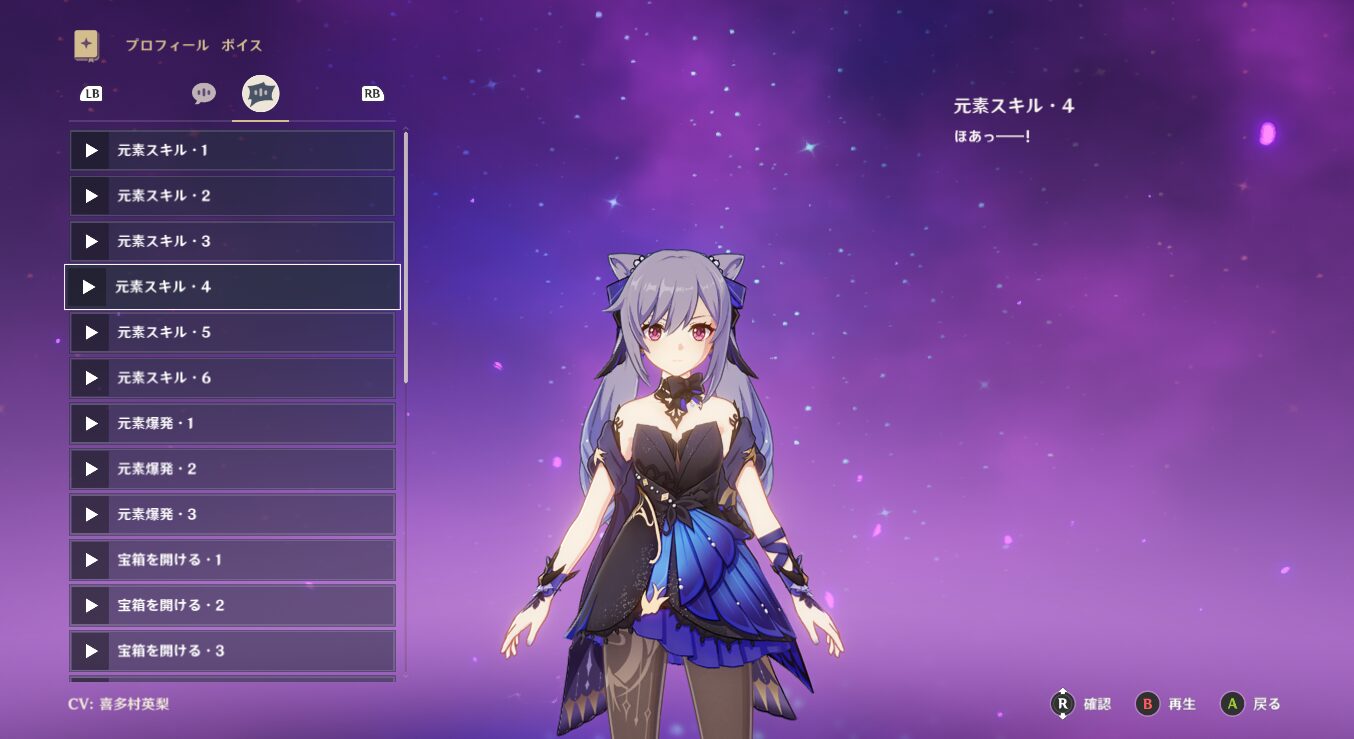Click the voice list scrollbar
The height and width of the screenshot is (739, 1354).
[406, 258]
